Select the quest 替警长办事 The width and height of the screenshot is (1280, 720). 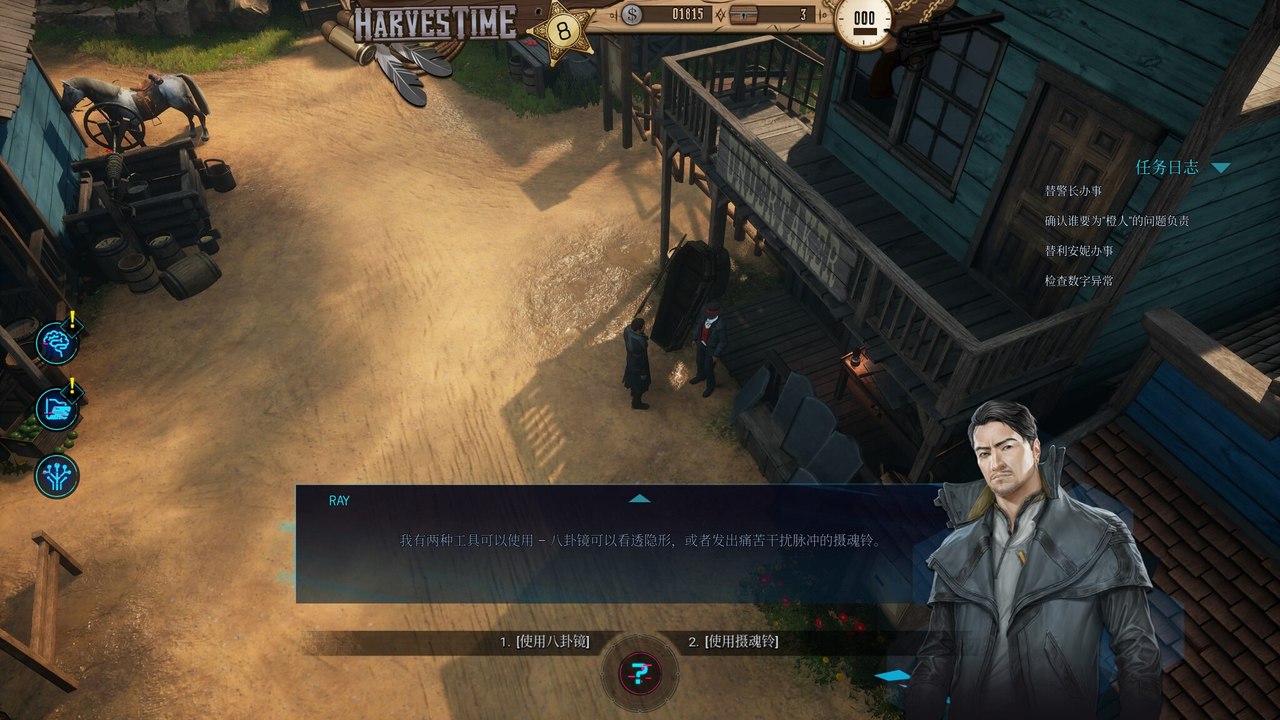1073,190
